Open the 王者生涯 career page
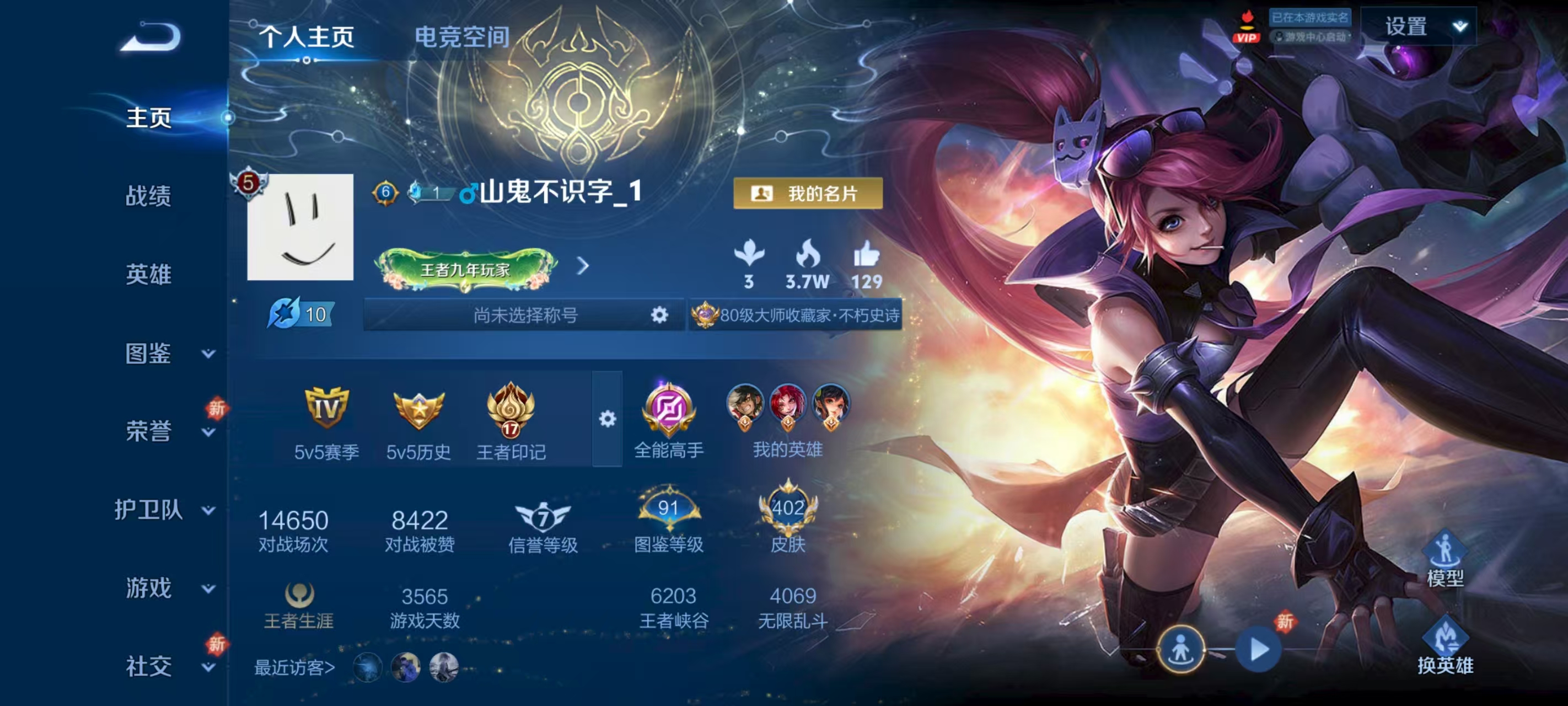 point(299,605)
